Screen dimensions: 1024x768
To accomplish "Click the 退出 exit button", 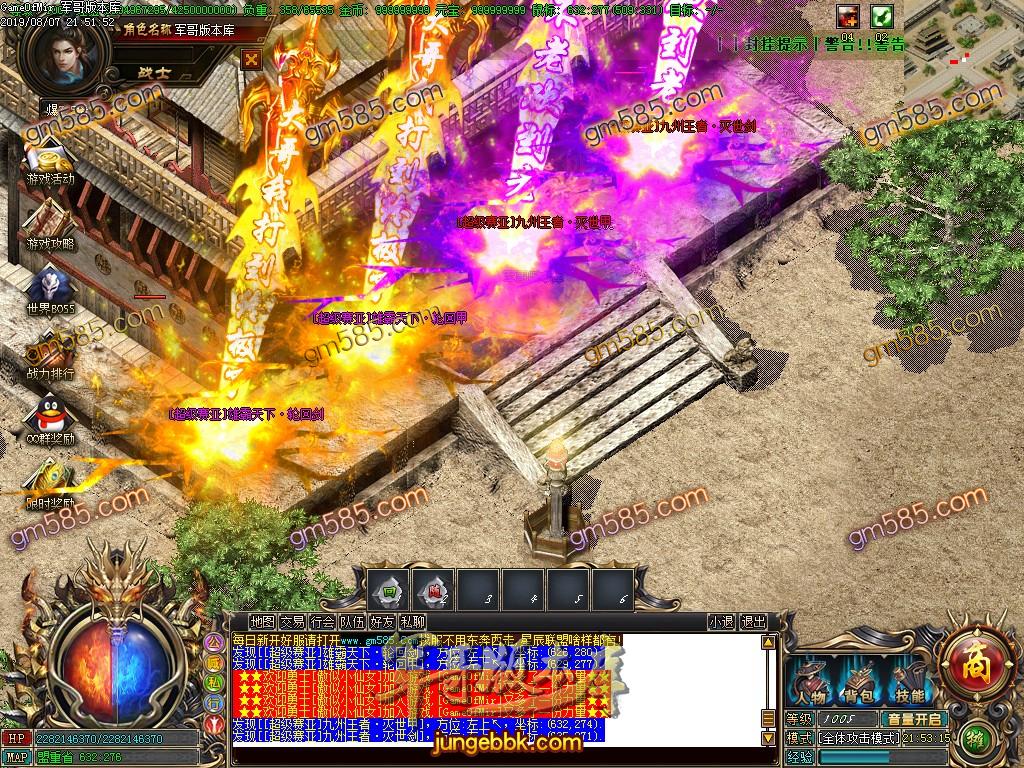I will point(754,622).
